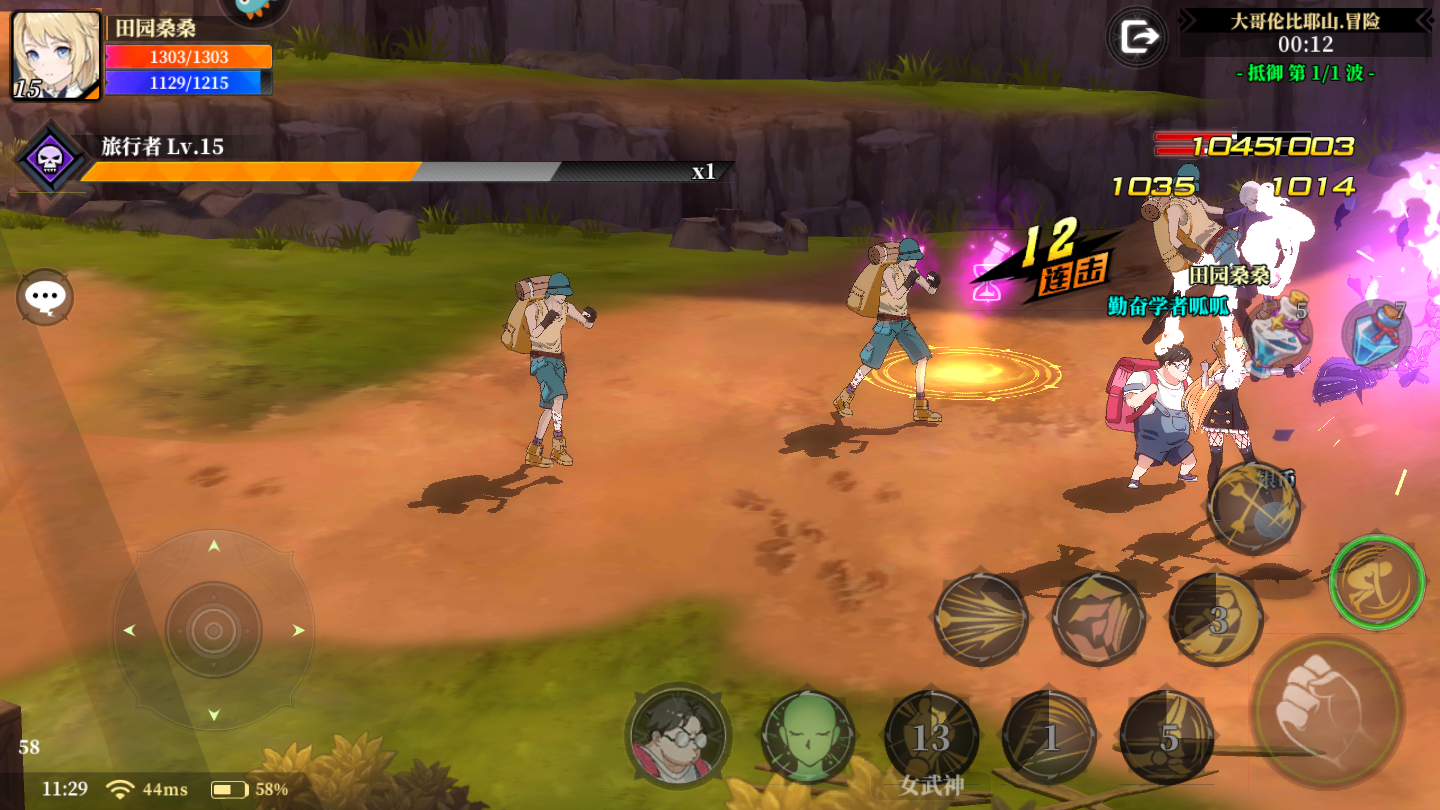The width and height of the screenshot is (1440, 810).
Task: Open the blonde character portrait
Action: click(x=56, y=56)
